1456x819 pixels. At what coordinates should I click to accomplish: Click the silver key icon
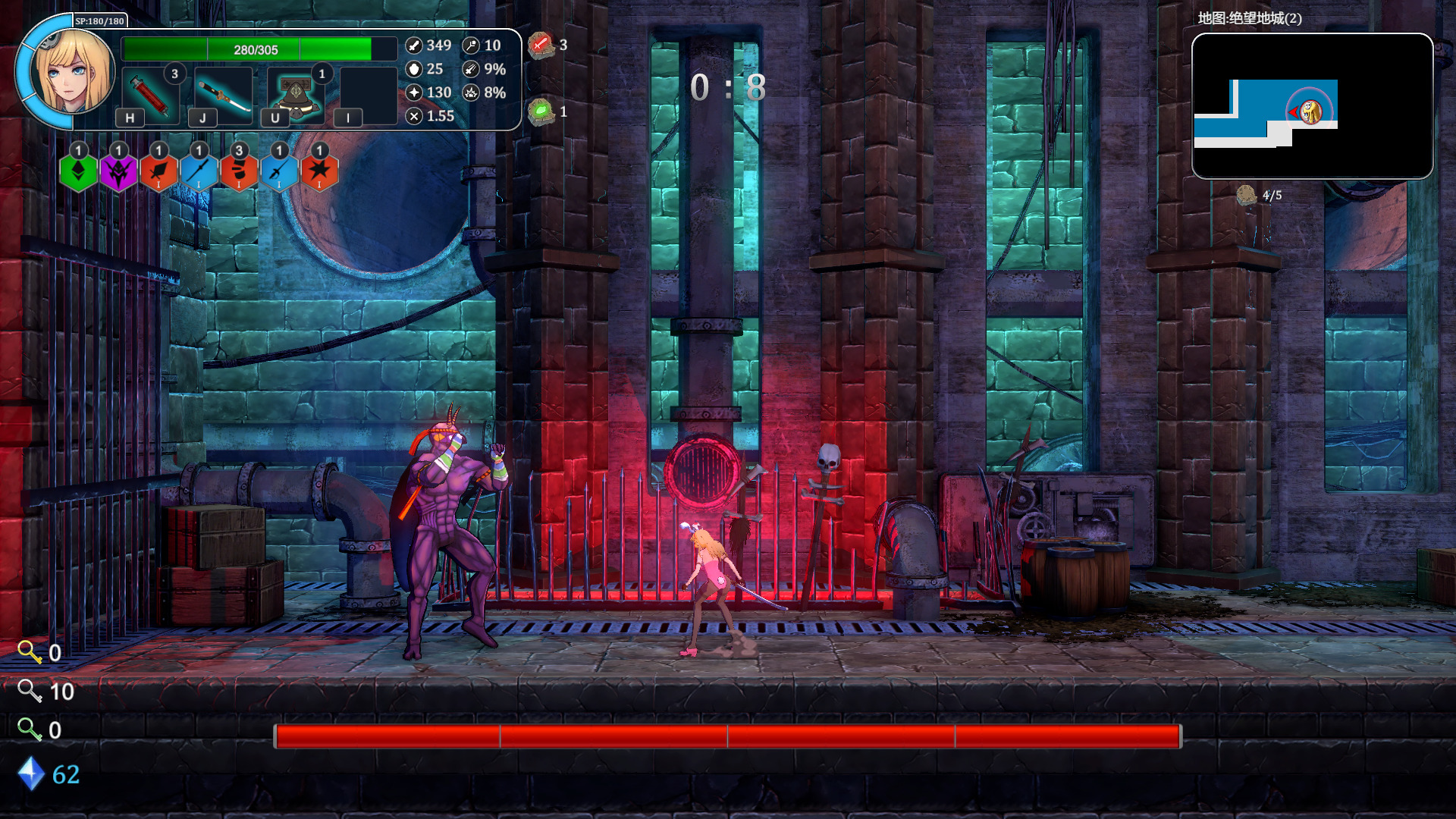click(x=30, y=691)
